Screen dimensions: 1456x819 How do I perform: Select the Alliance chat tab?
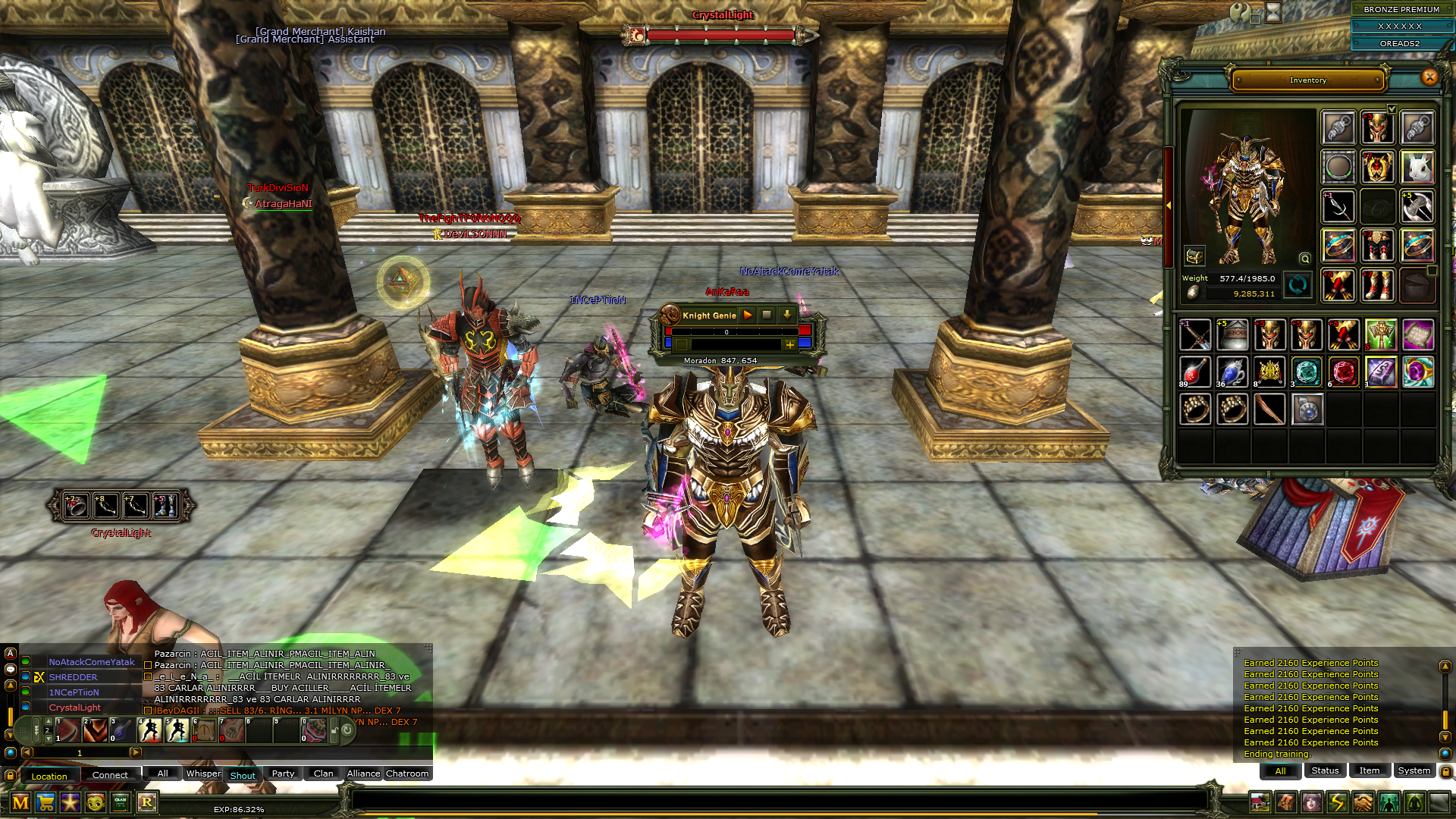coord(363,773)
